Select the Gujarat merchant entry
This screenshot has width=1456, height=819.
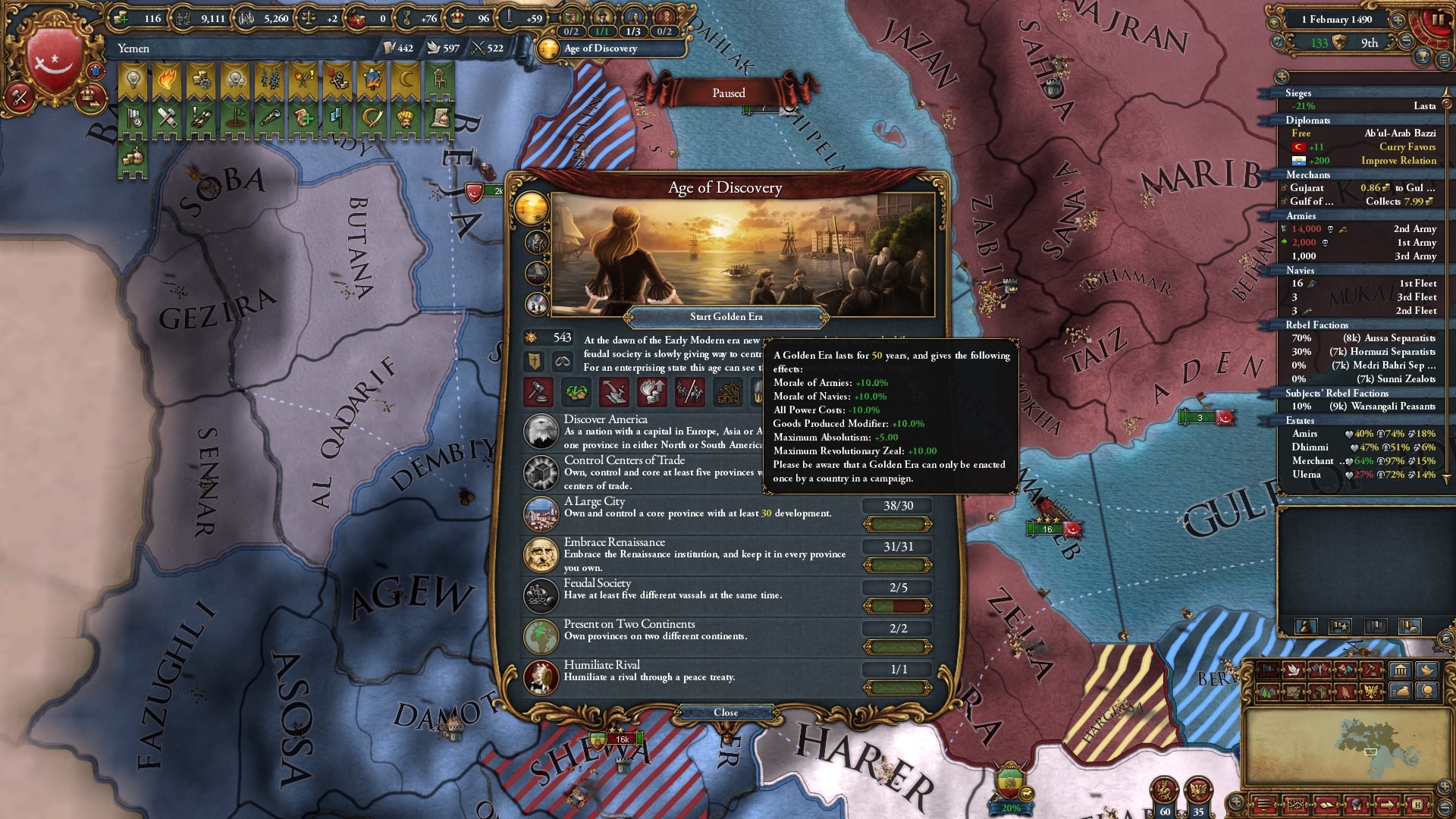pos(1307,188)
